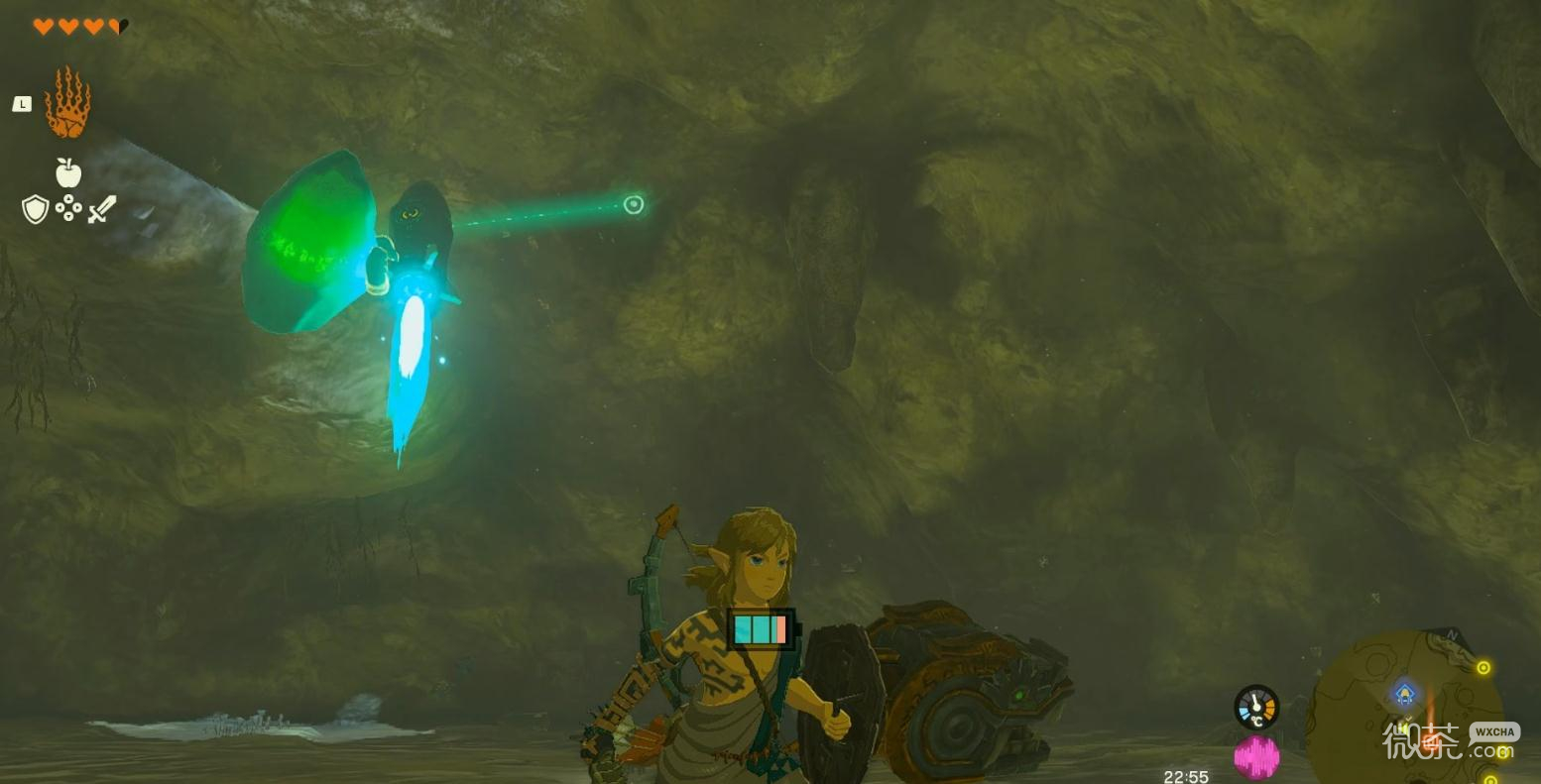Open the shield quick-select icon
This screenshot has height=784, width=1541.
click(36, 209)
